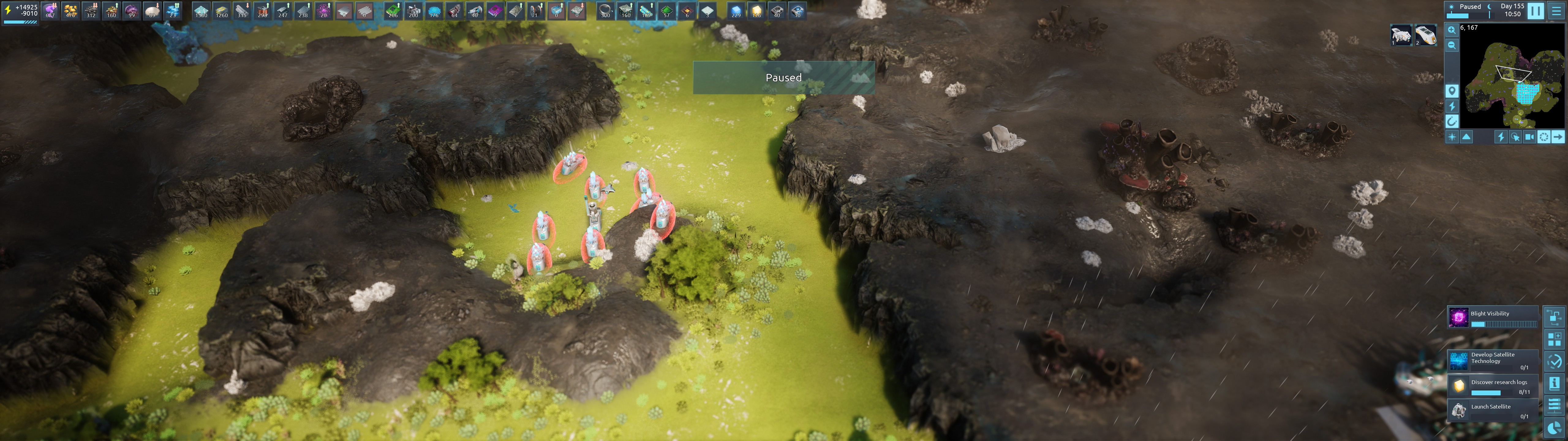The height and width of the screenshot is (441, 1568).
Task: Select drone ship group 1
Action: (1400, 35)
